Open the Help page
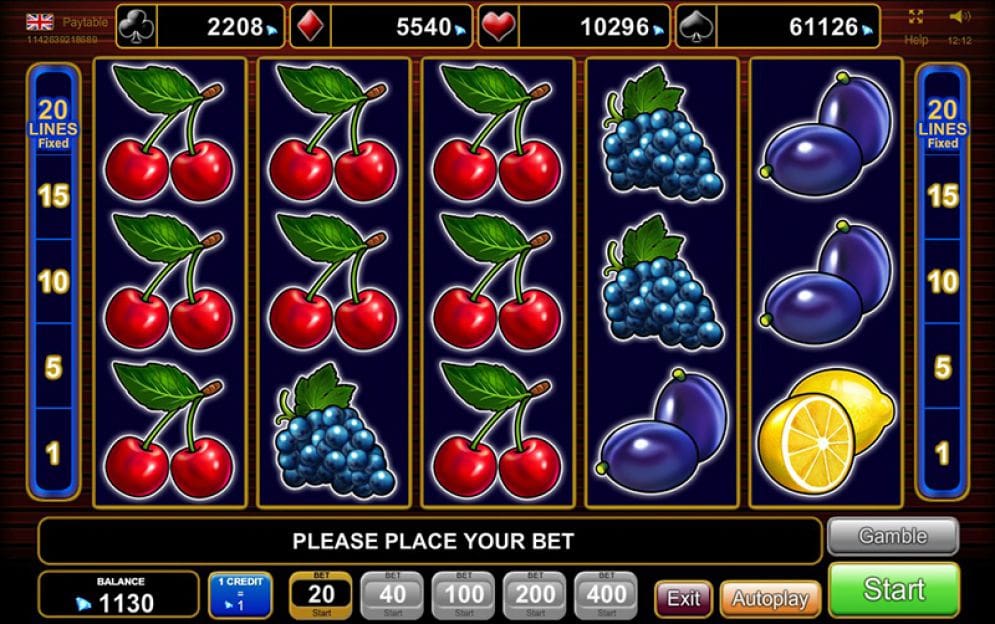Viewport: 995px width, 624px height. pos(916,40)
